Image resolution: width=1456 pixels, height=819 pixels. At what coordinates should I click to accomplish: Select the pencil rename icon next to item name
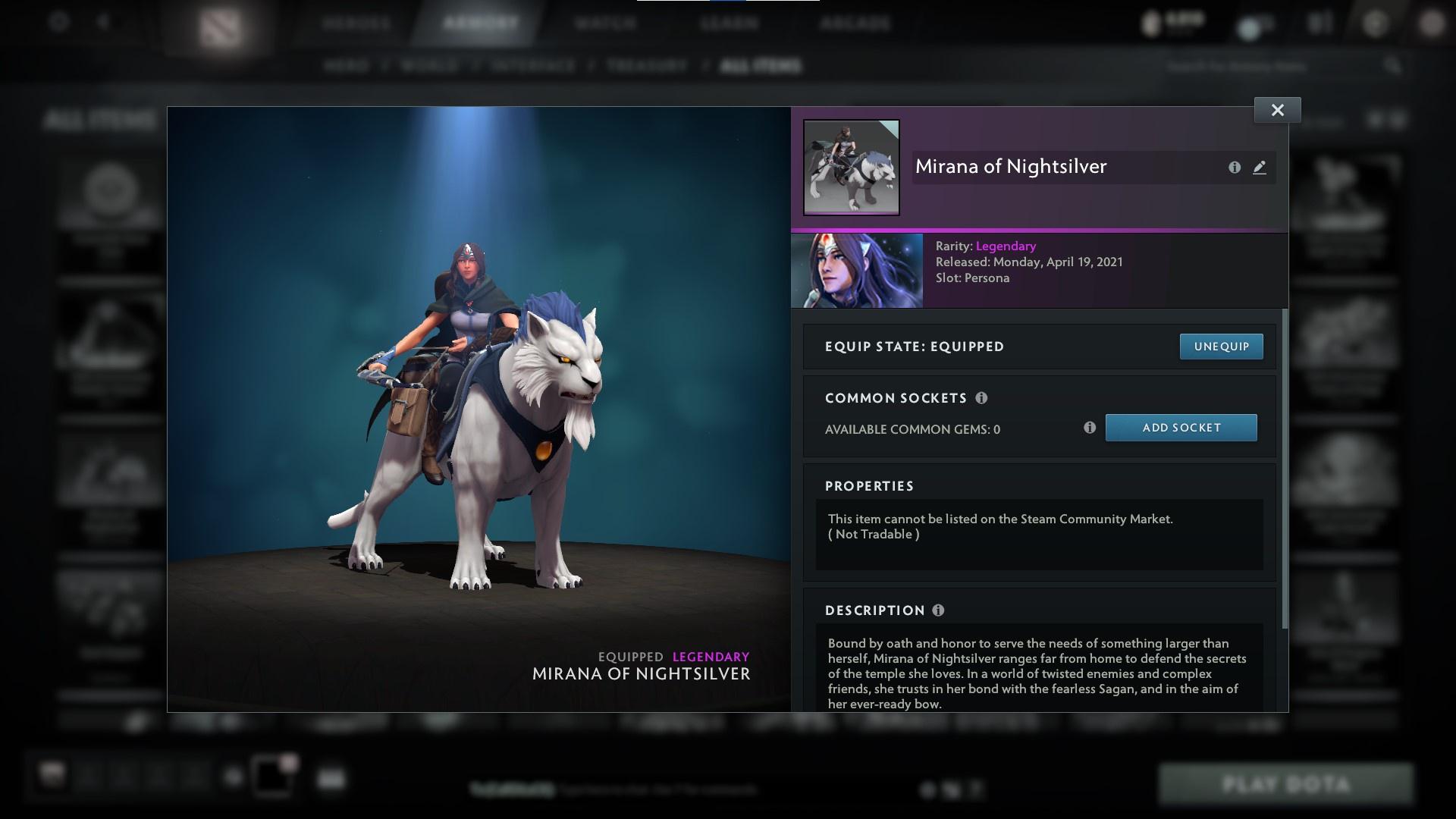click(1260, 168)
